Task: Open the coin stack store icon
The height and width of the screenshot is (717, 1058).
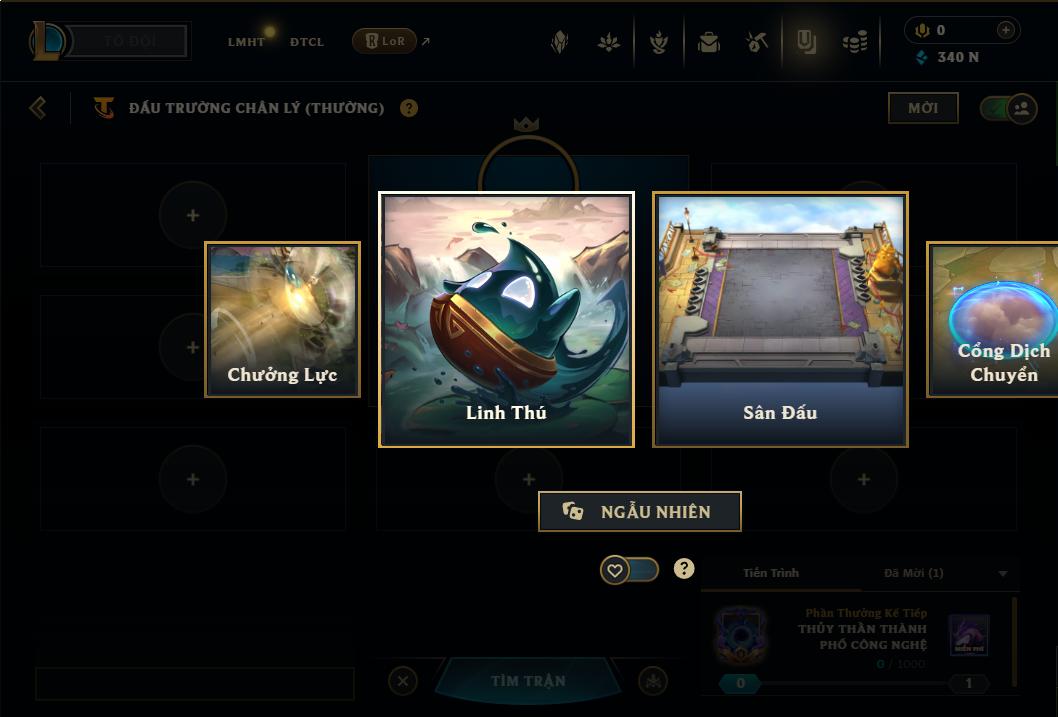Action: 855,42
